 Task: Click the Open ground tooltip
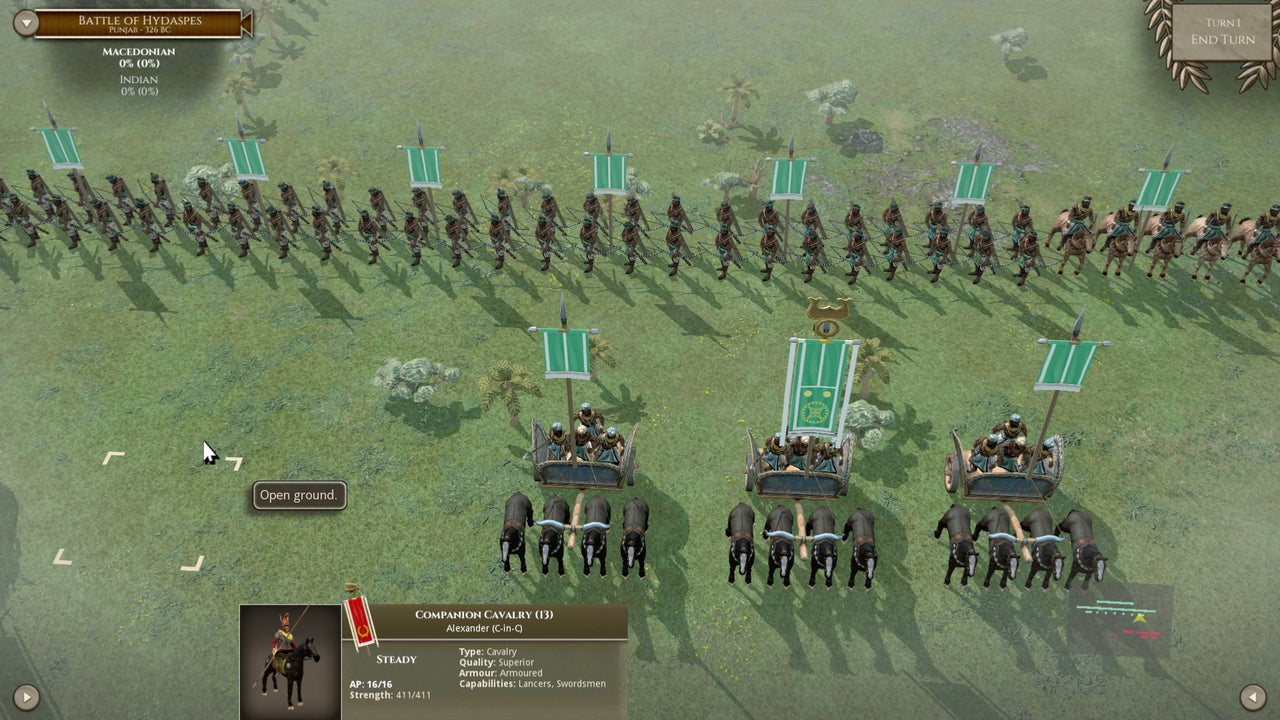click(297, 495)
